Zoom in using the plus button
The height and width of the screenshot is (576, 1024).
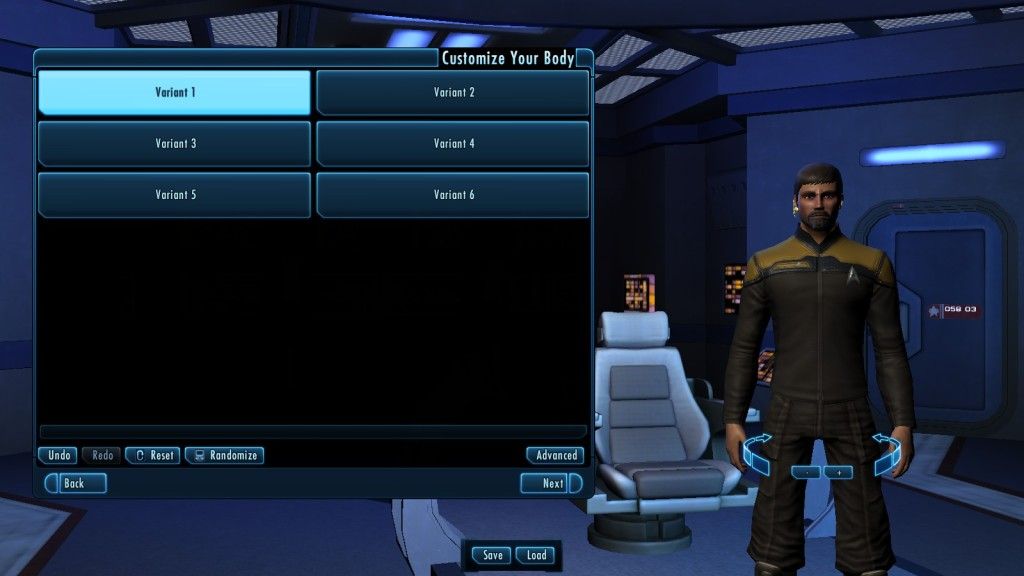pos(838,472)
